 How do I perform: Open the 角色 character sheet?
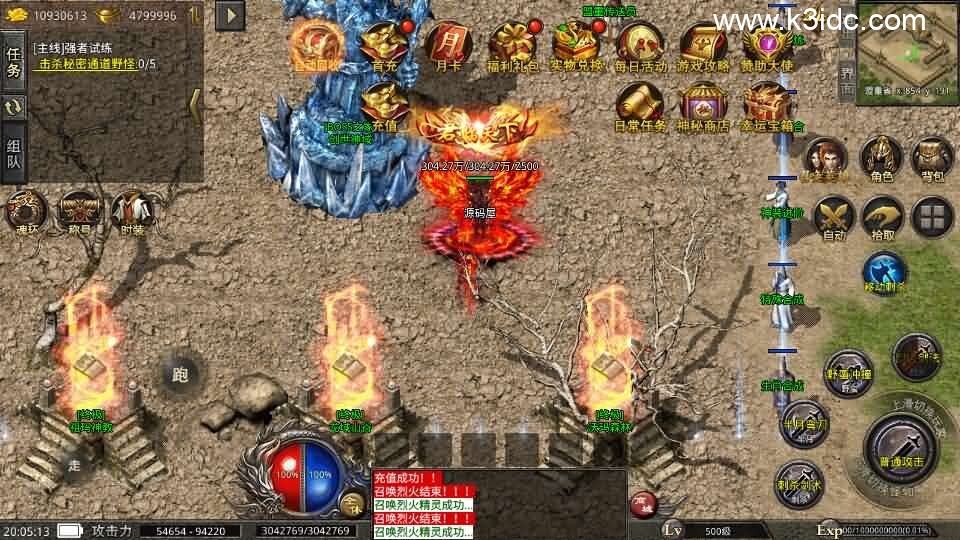(x=882, y=158)
